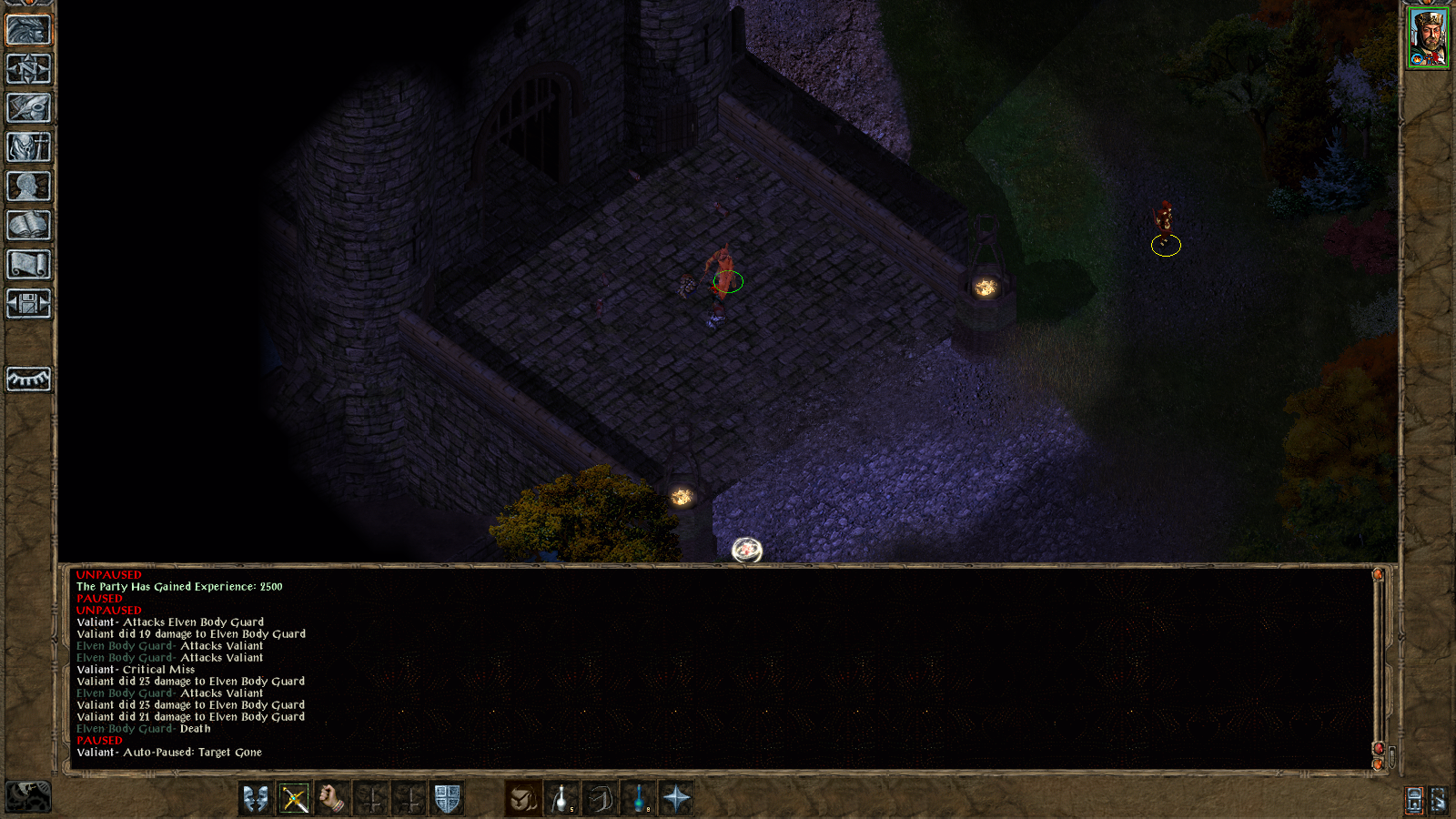This screenshot has width=1456, height=819.
Task: Open the Character Record head icon
Action: tap(27, 185)
